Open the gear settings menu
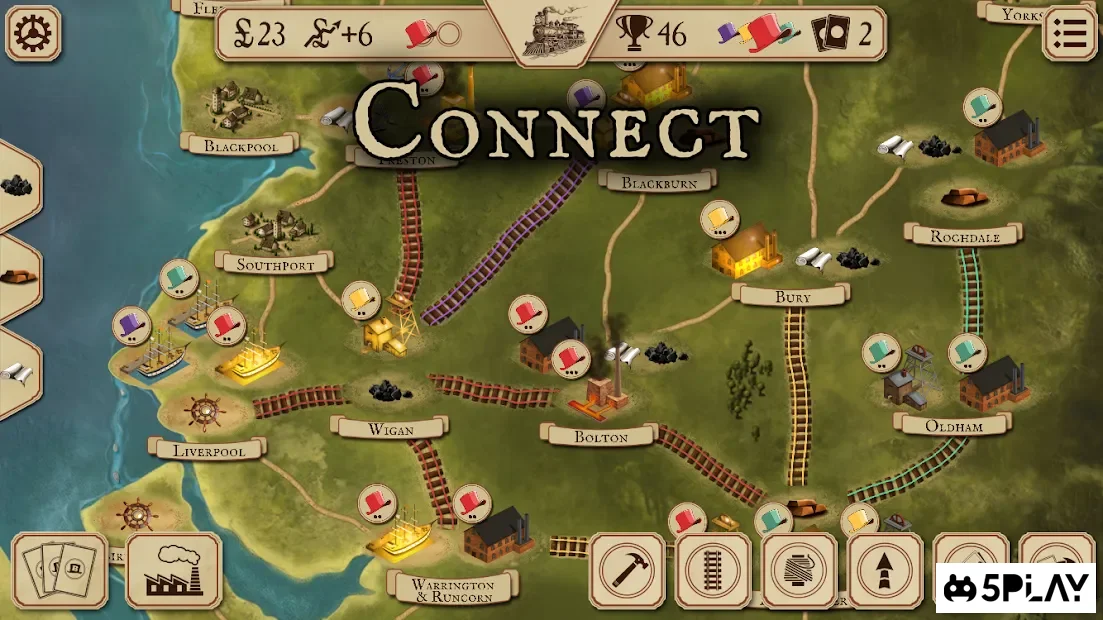This screenshot has height=620, width=1103. [x=33, y=33]
